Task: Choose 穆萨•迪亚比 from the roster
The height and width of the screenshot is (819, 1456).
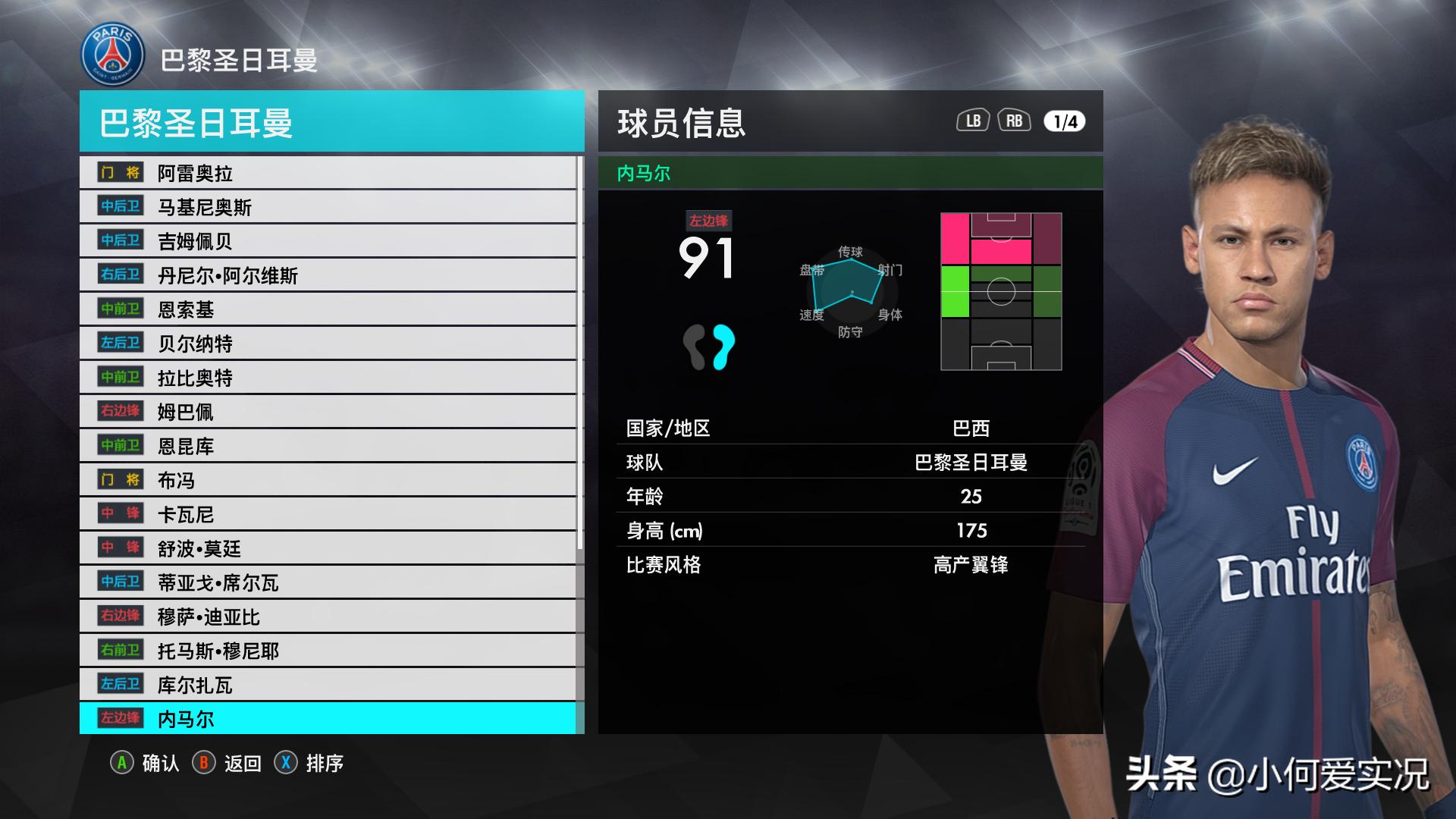Action: (328, 617)
